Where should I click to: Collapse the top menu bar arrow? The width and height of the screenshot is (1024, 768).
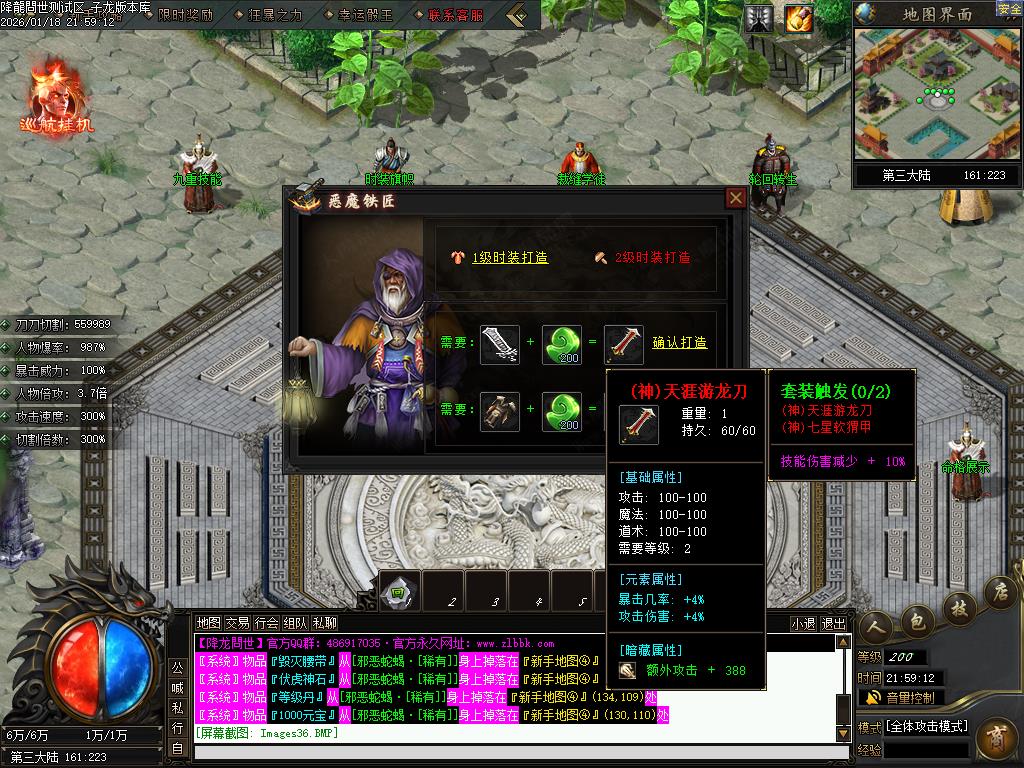[517, 15]
